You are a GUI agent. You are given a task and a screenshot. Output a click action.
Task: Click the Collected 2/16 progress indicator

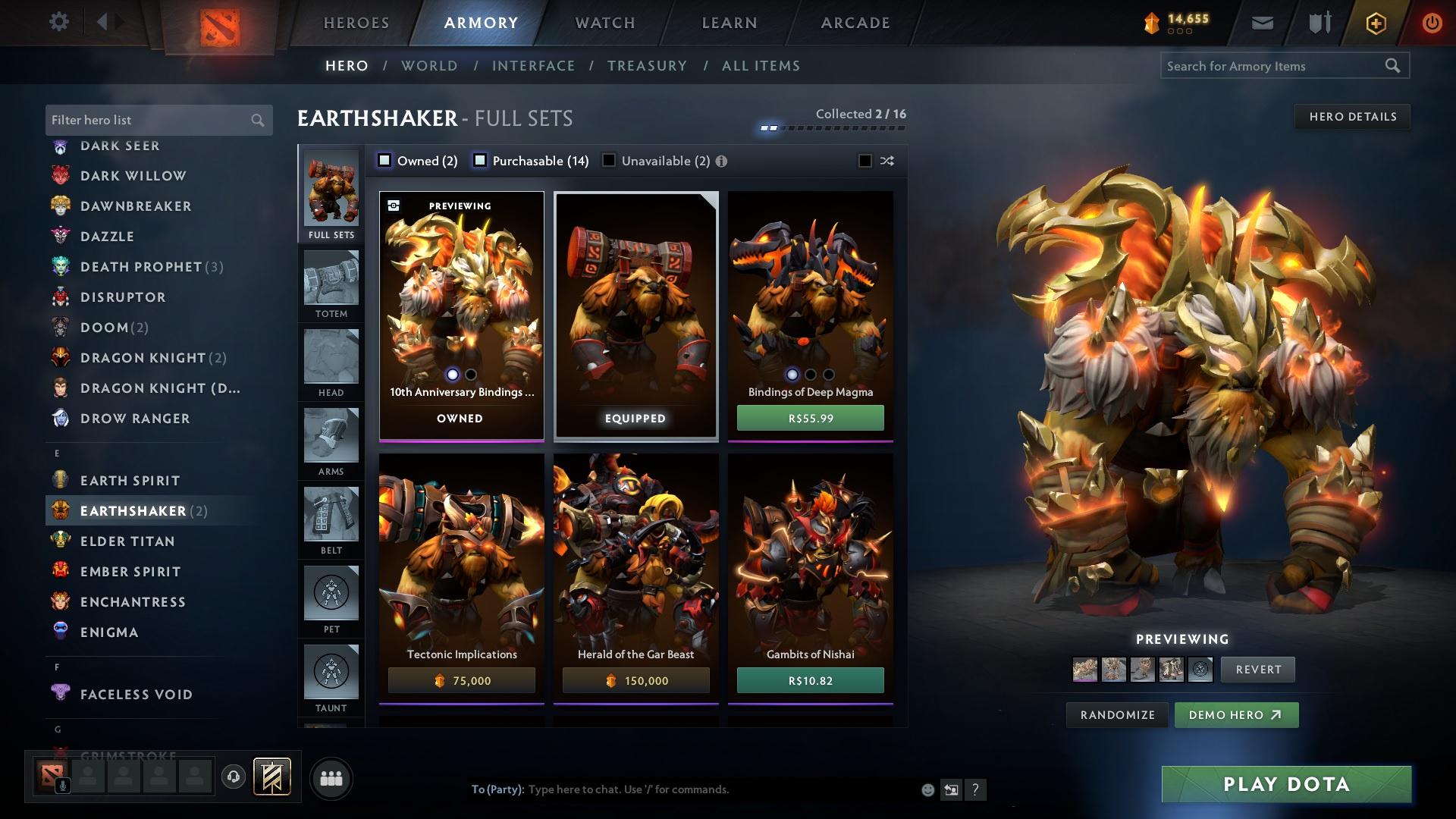tap(861, 113)
